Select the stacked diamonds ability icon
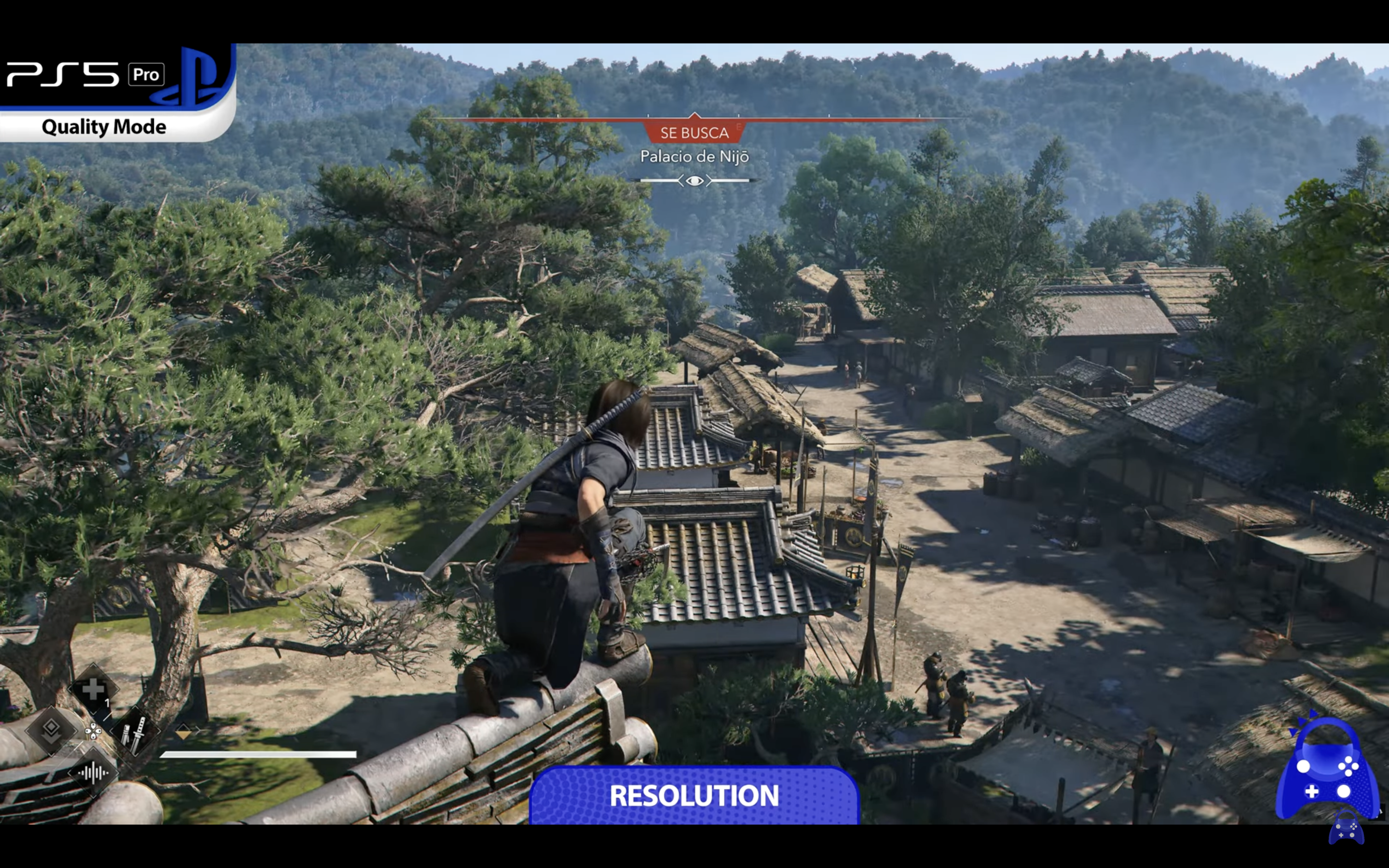Screen dimensions: 1389x868 (x=52, y=729)
